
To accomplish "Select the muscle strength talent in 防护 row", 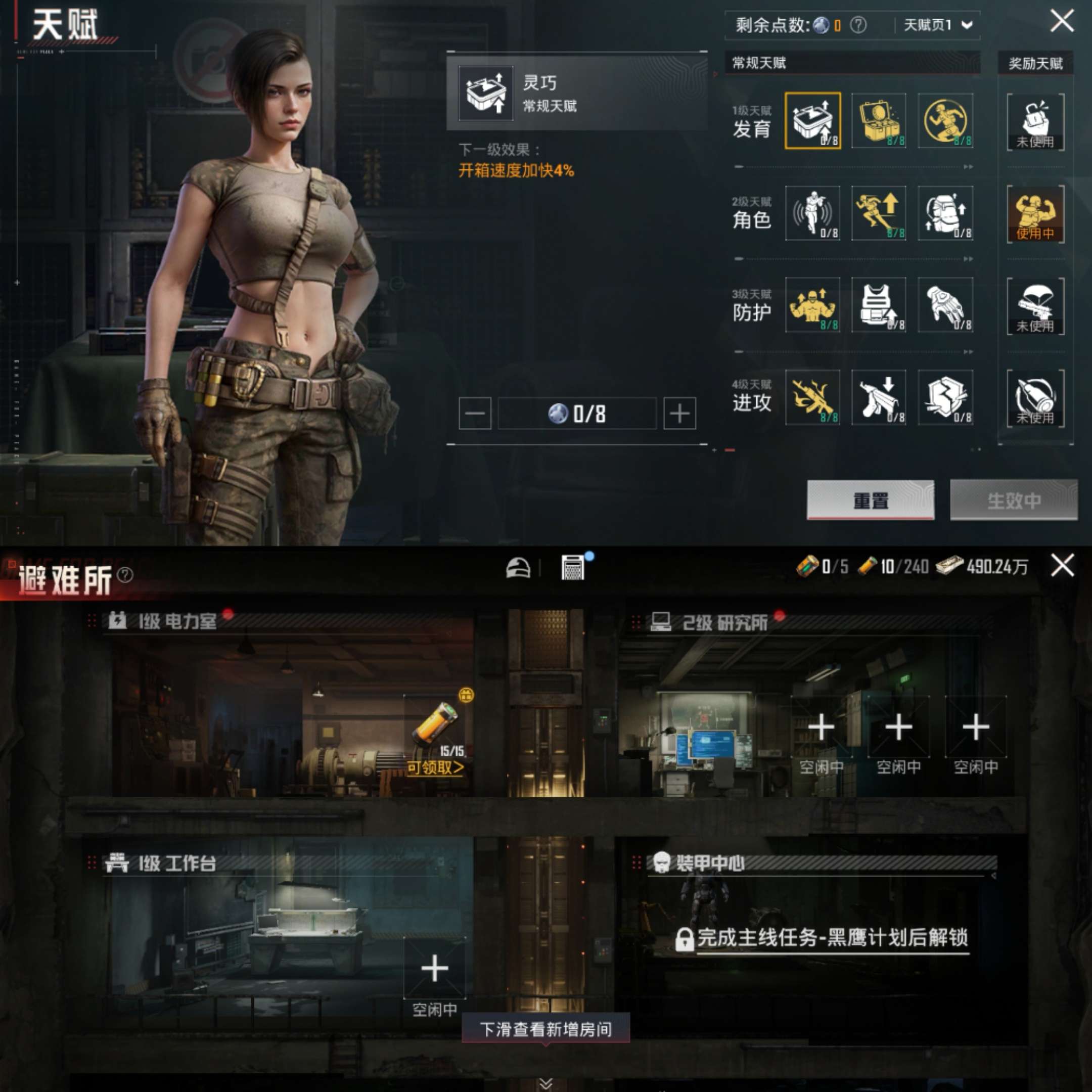I will coord(813,306).
